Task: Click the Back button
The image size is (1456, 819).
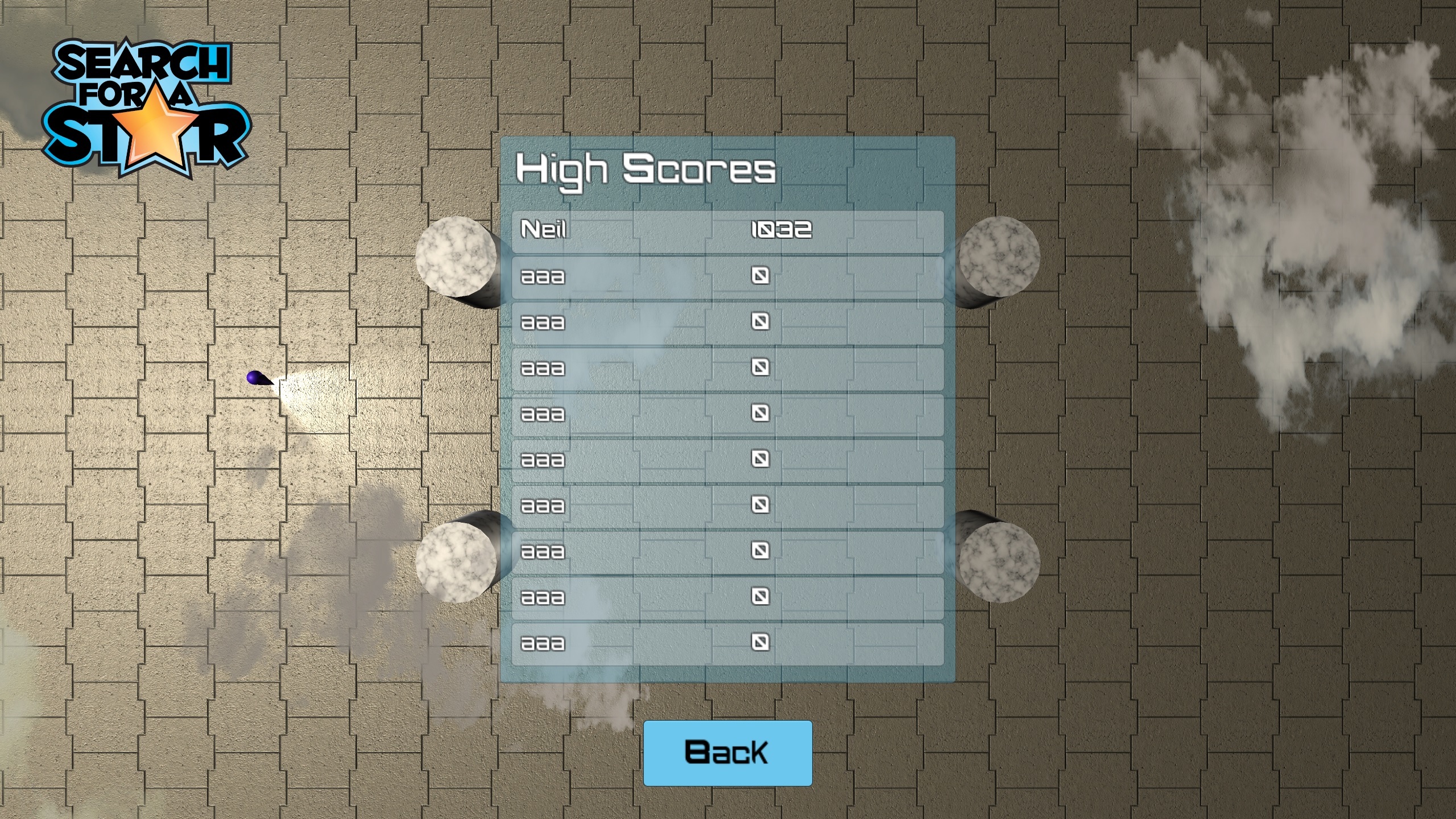Action: 727,753
